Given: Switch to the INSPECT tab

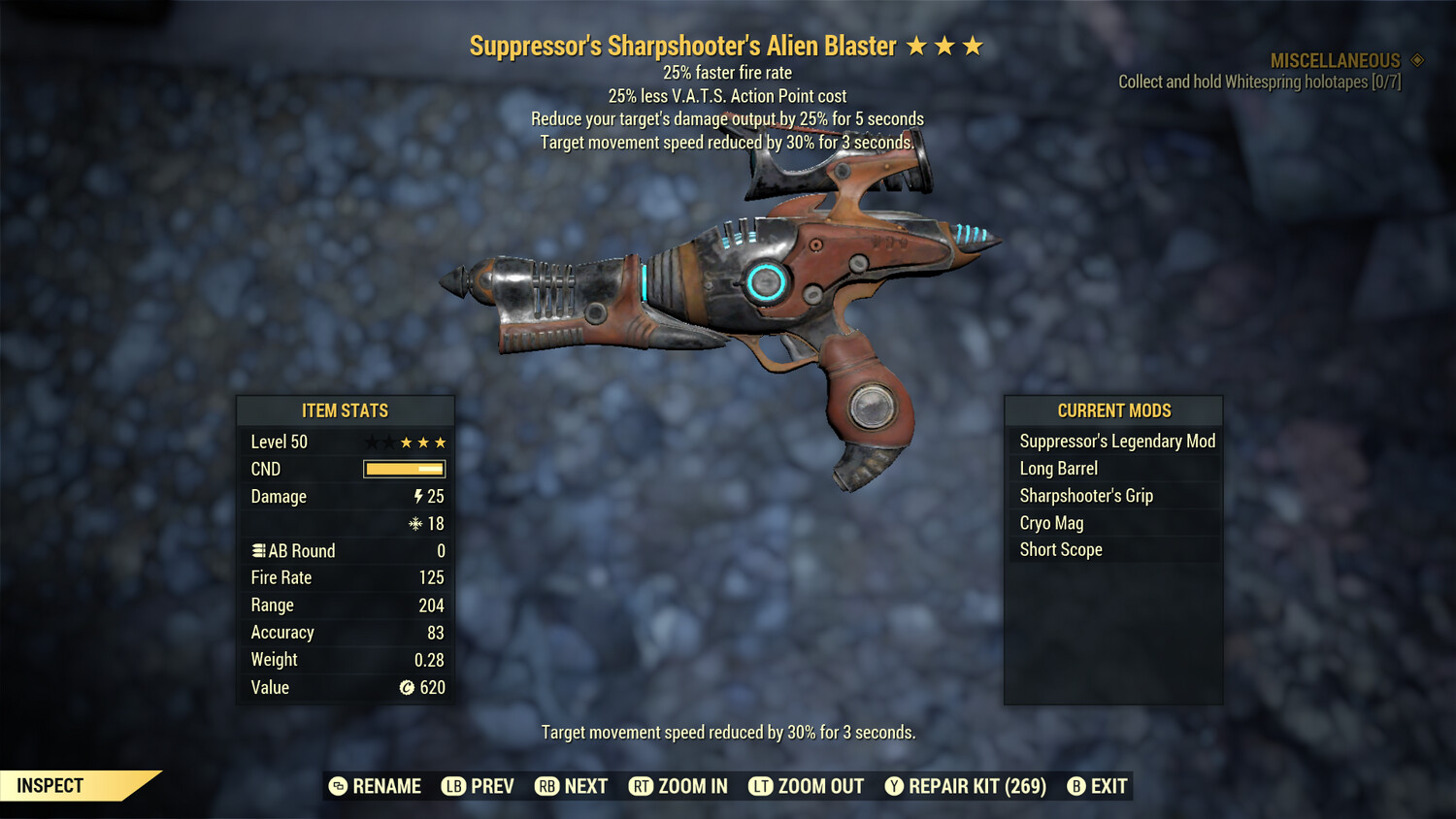Looking at the screenshot, I should [50, 785].
